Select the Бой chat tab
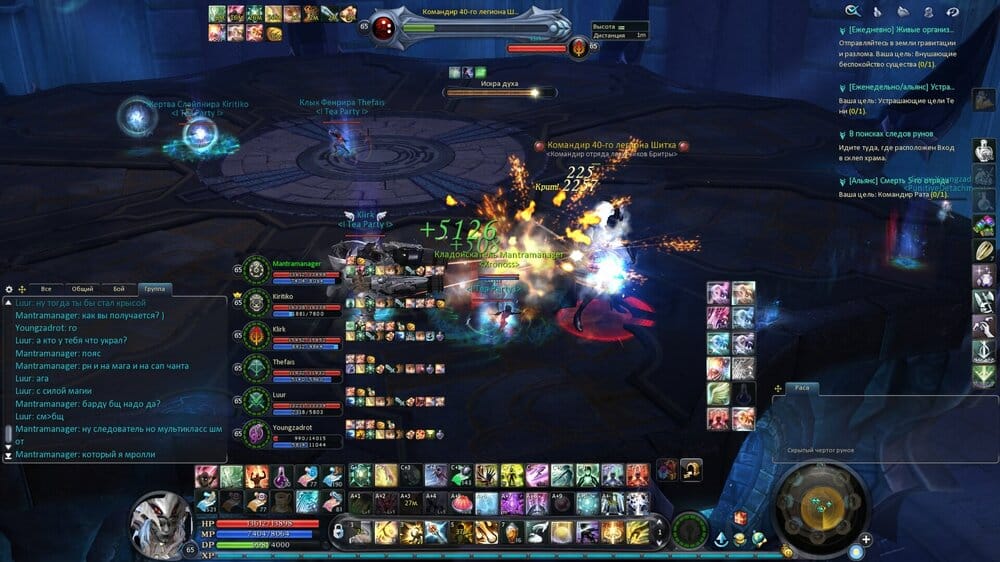The height and width of the screenshot is (562, 1000). pos(119,289)
